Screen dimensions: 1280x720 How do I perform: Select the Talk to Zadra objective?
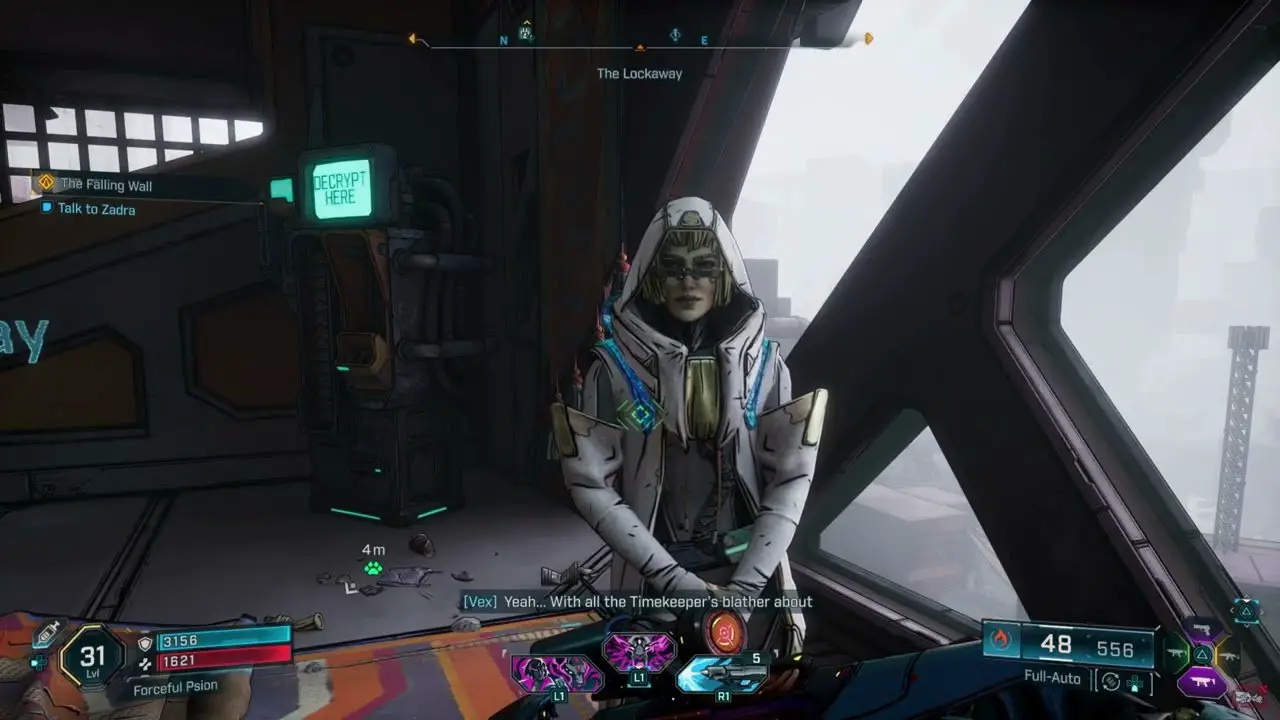point(96,209)
